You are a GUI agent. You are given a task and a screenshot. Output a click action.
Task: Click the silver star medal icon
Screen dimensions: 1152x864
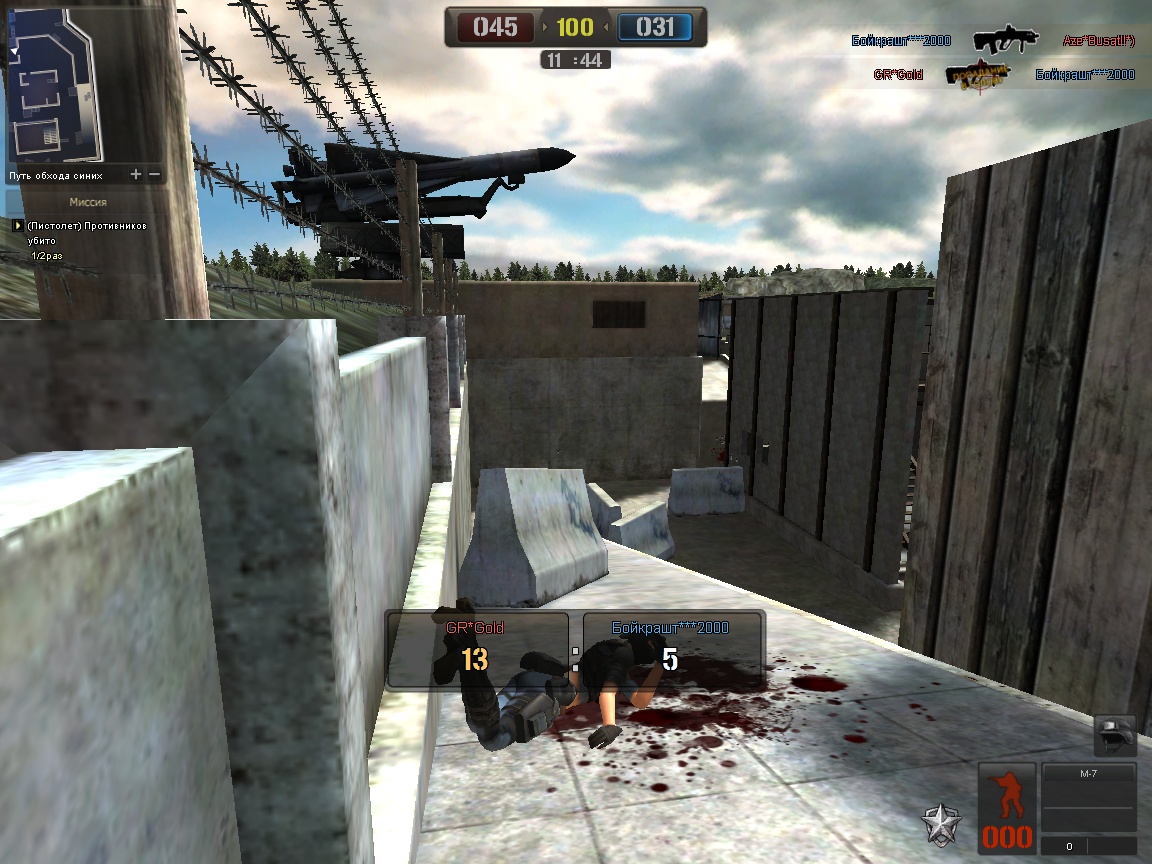[942, 824]
